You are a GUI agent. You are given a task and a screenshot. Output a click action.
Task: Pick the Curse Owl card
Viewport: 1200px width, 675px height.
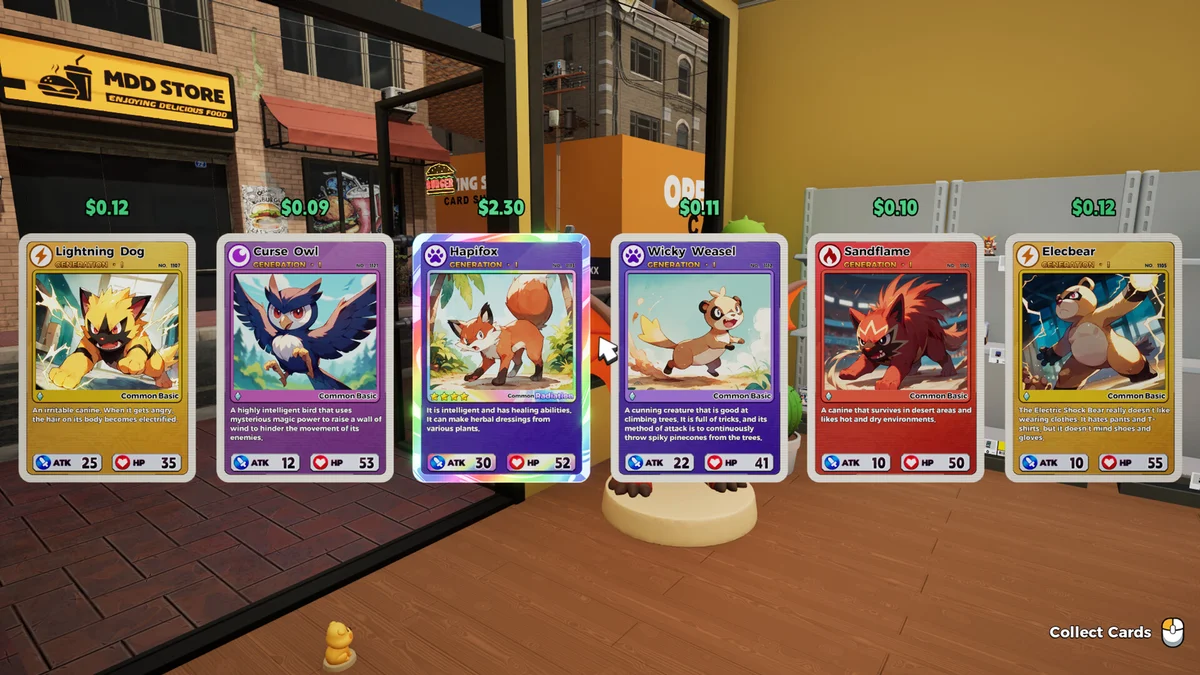304,357
